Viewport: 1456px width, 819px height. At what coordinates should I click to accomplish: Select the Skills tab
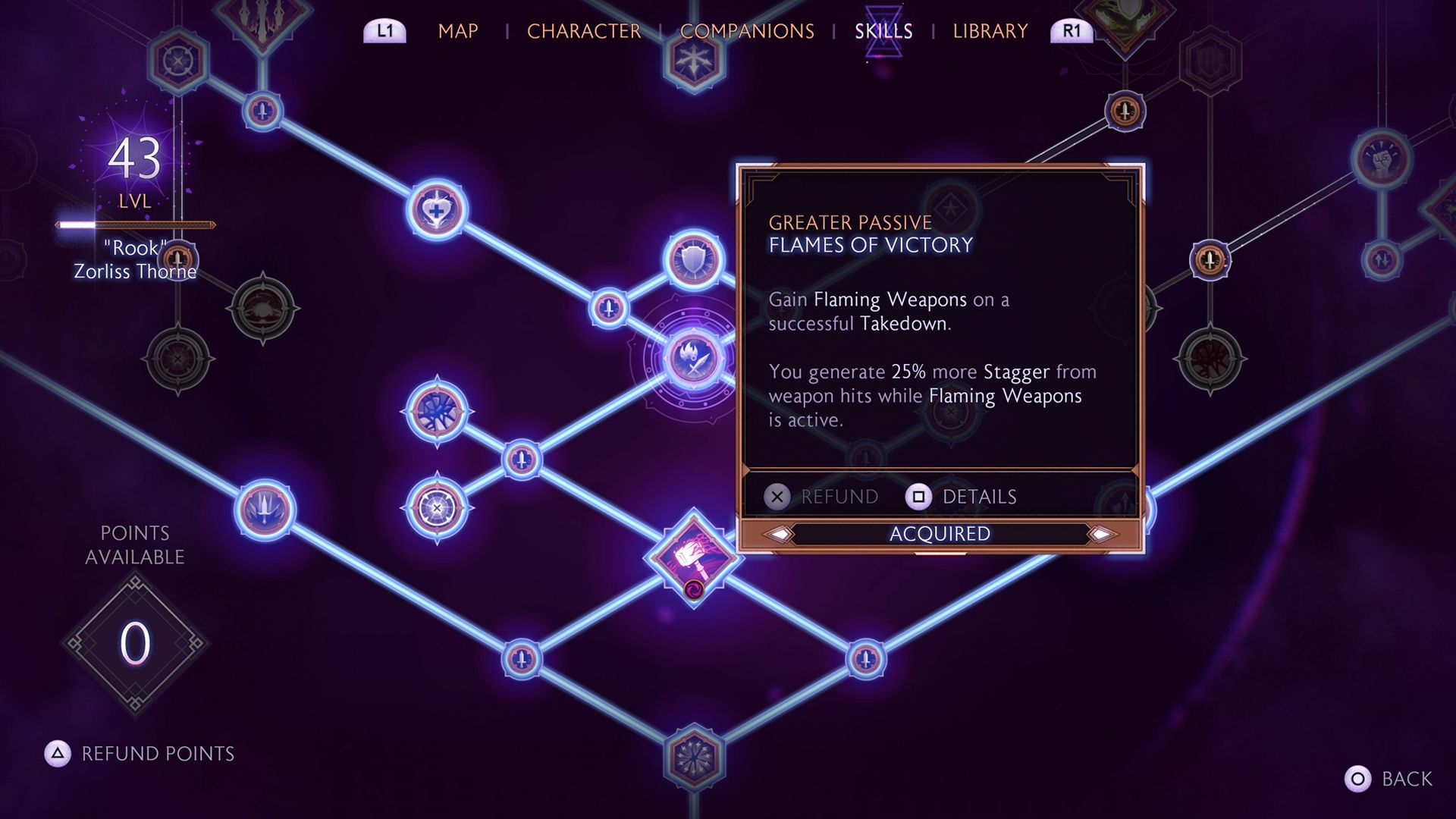coord(883,31)
